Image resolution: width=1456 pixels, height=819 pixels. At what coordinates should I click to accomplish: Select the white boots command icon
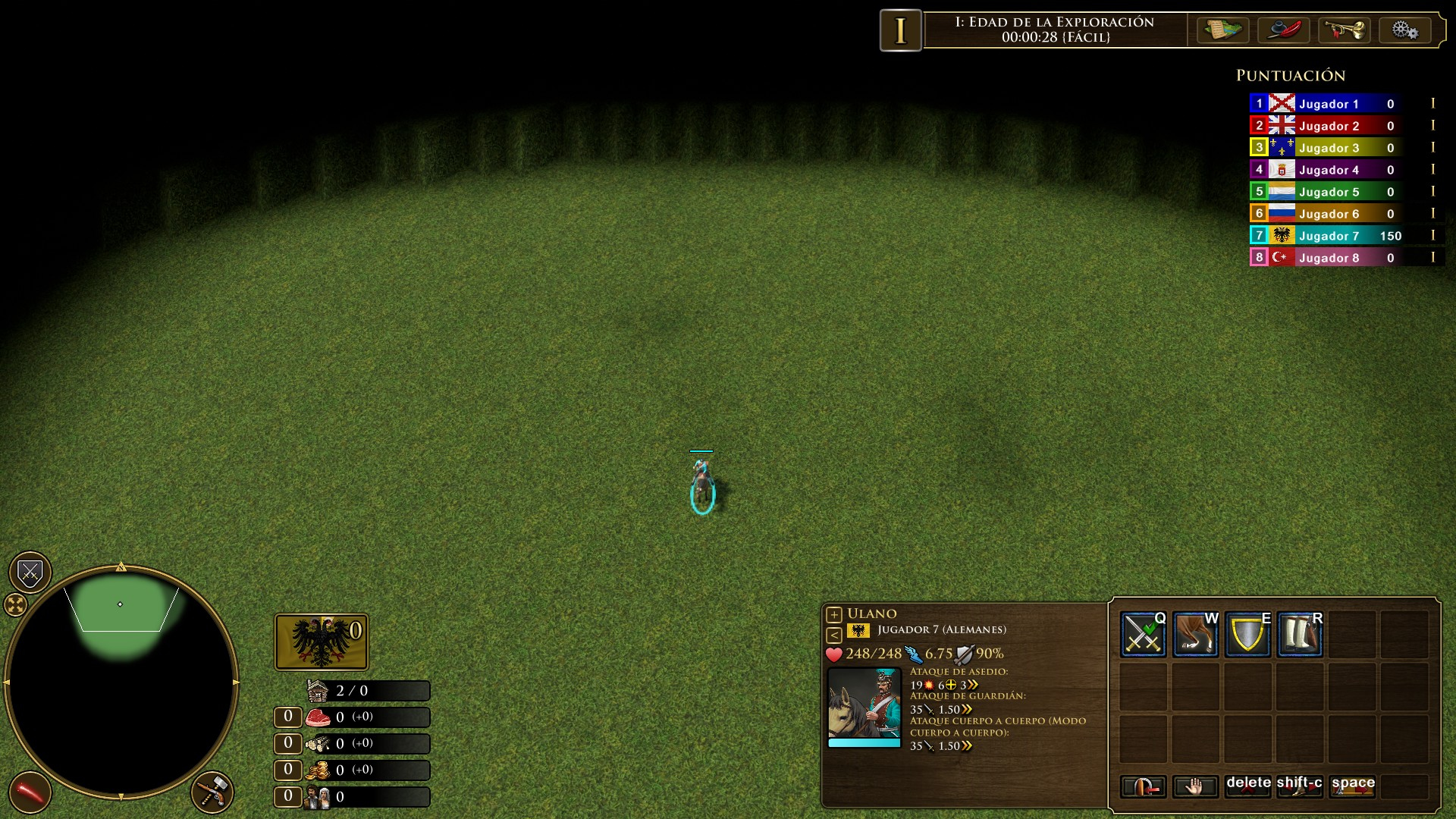[x=1300, y=634]
